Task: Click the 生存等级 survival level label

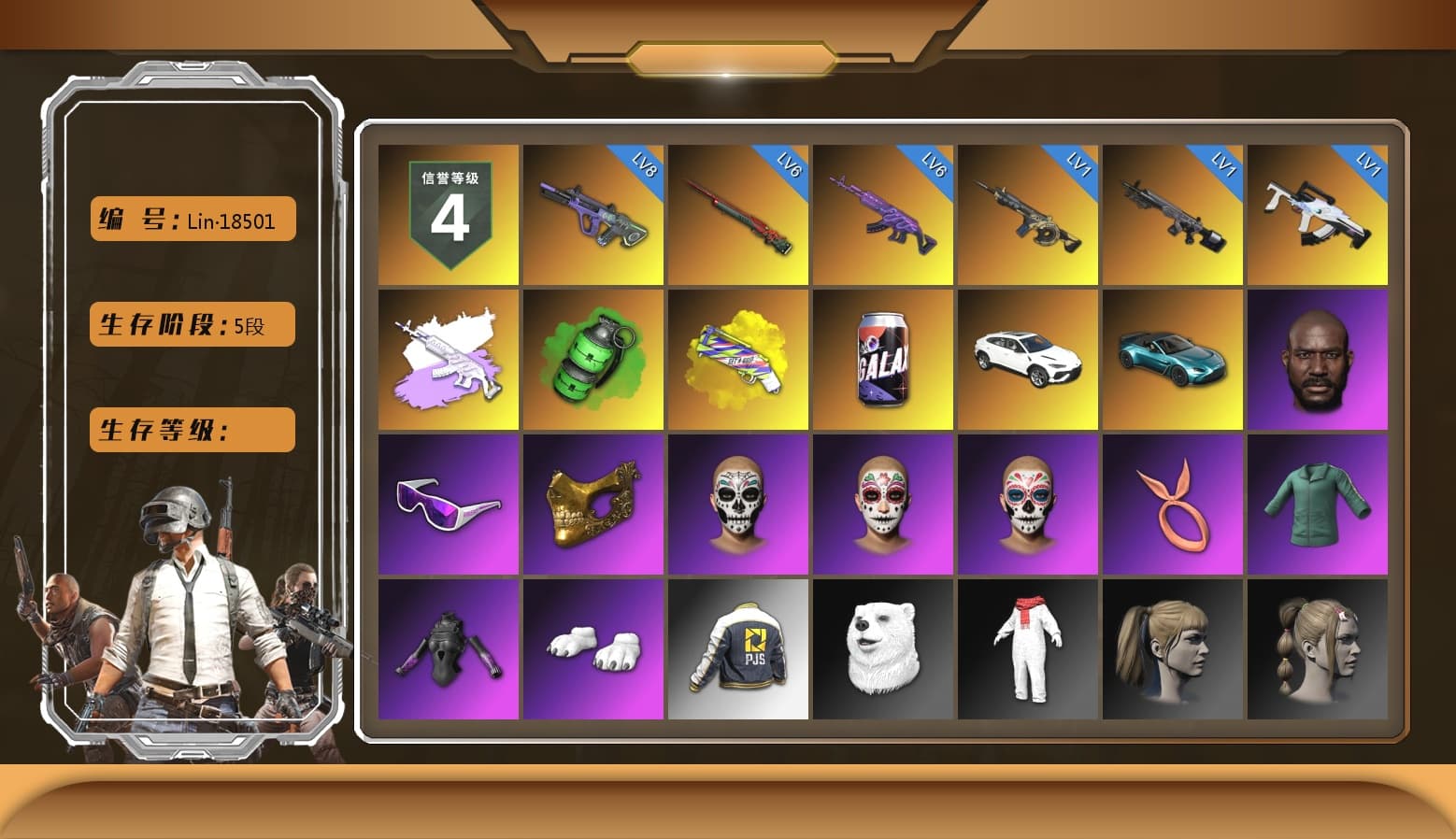Action: [191, 430]
